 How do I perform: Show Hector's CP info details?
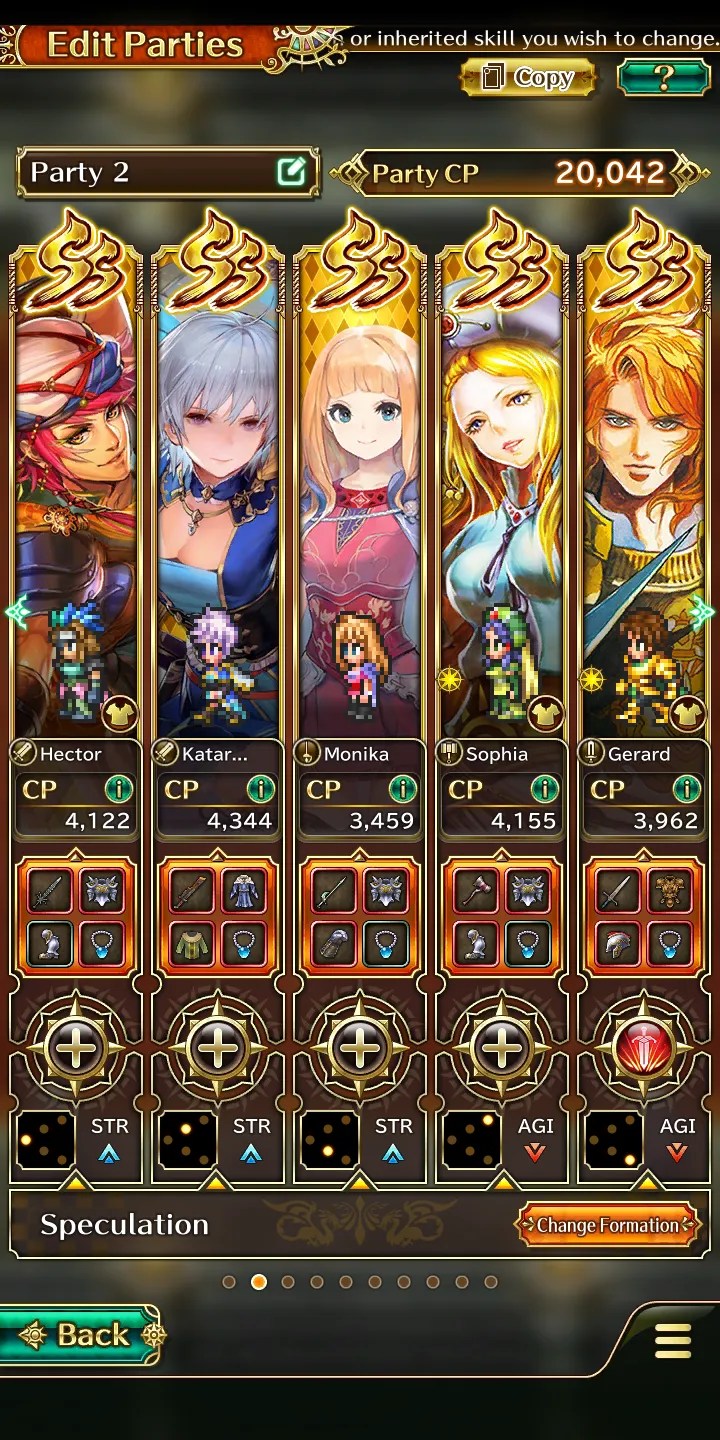coord(118,789)
